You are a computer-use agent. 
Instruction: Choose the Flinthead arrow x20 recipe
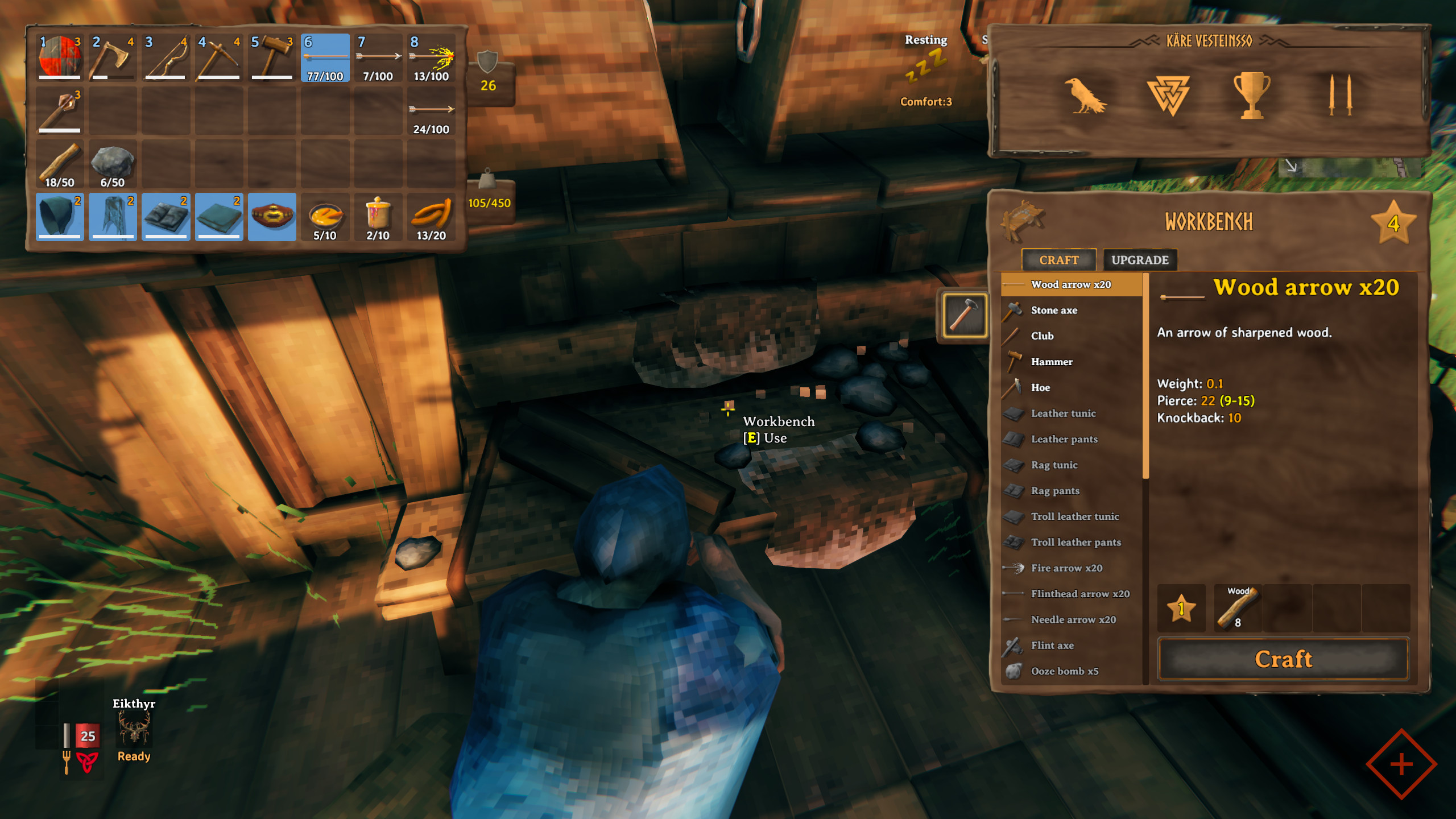click(x=1079, y=594)
